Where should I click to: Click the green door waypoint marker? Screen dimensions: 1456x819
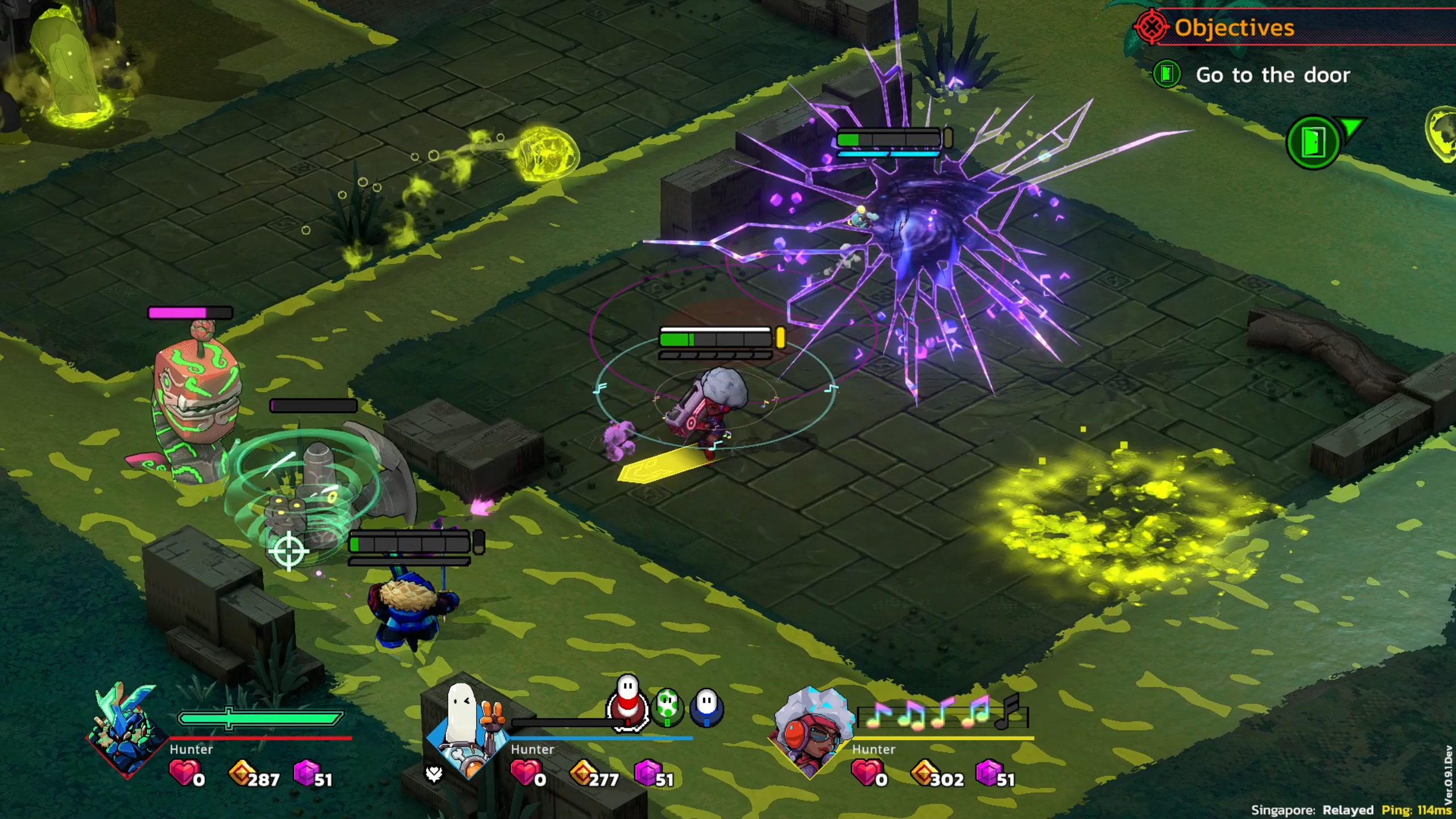(1313, 142)
